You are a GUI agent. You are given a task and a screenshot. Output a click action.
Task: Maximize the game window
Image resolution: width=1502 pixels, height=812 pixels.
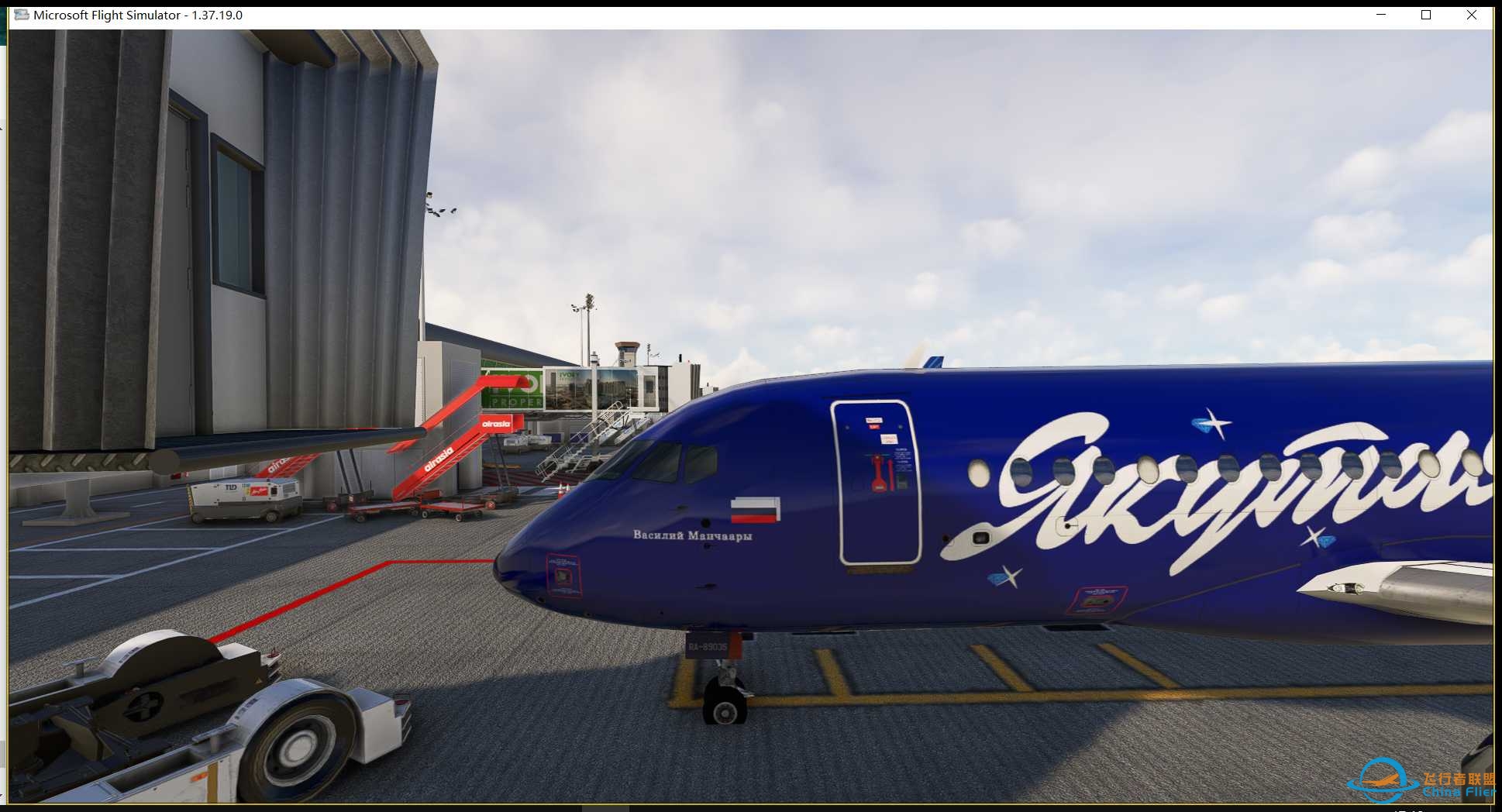point(1425,15)
